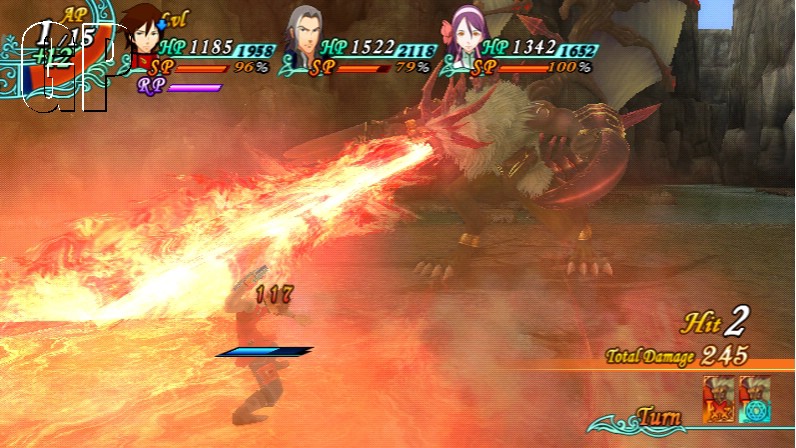
Task: Click the turn card with blue magic circle
Action: [754, 398]
